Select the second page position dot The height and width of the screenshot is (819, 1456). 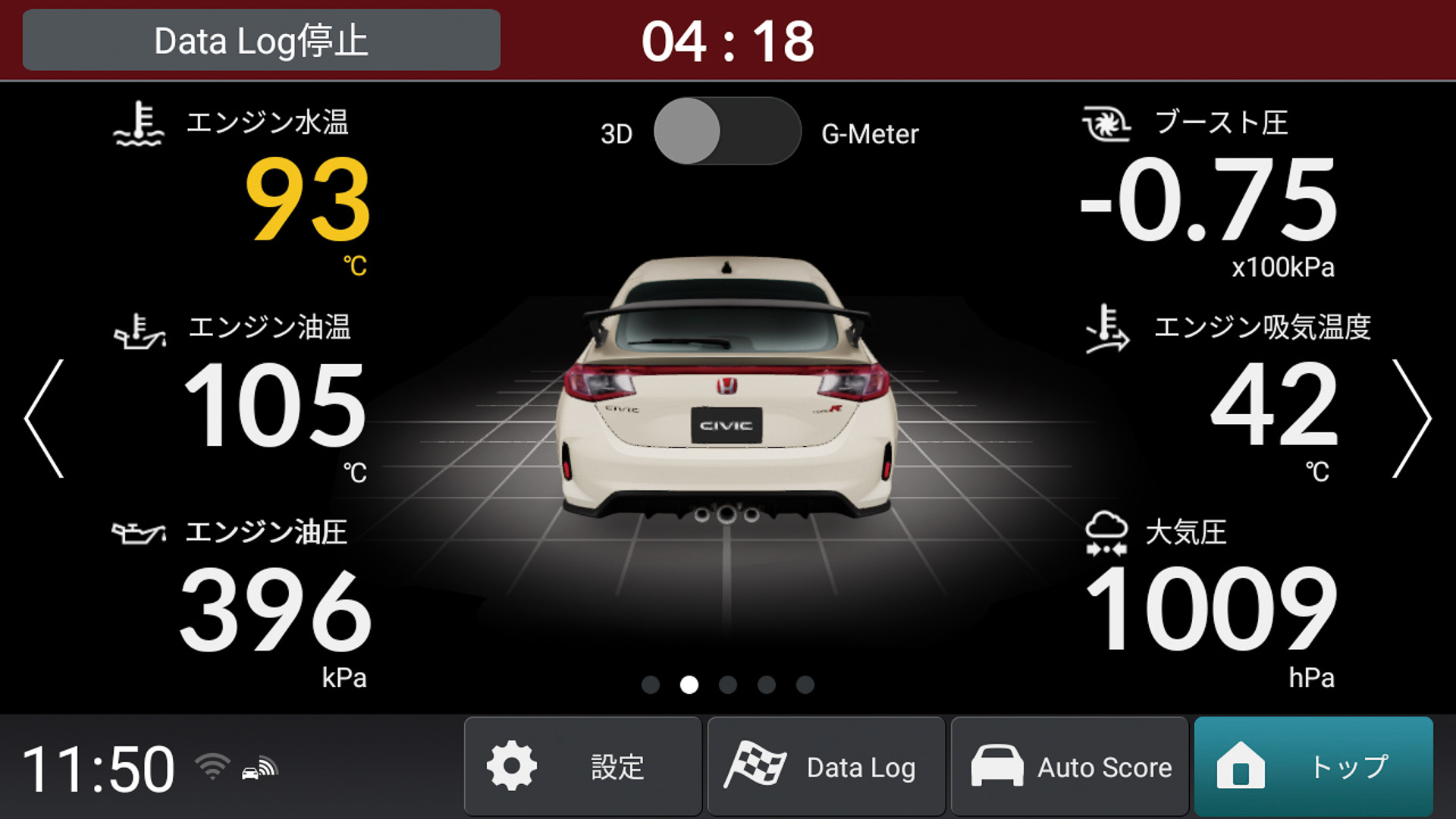(x=689, y=685)
